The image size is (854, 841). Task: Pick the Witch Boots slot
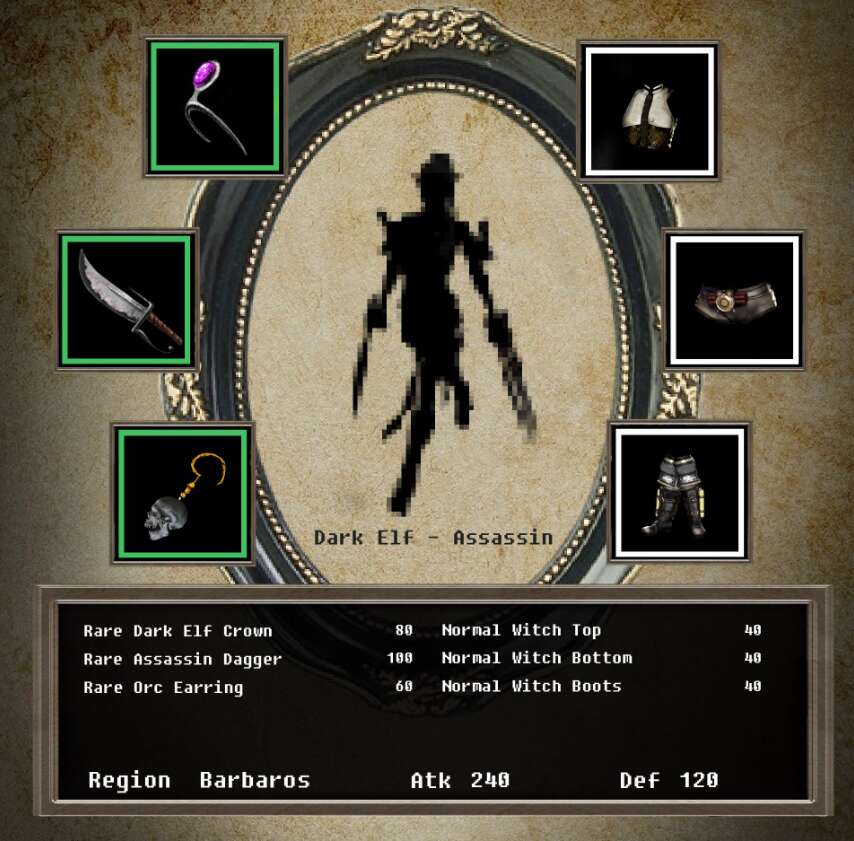680,491
